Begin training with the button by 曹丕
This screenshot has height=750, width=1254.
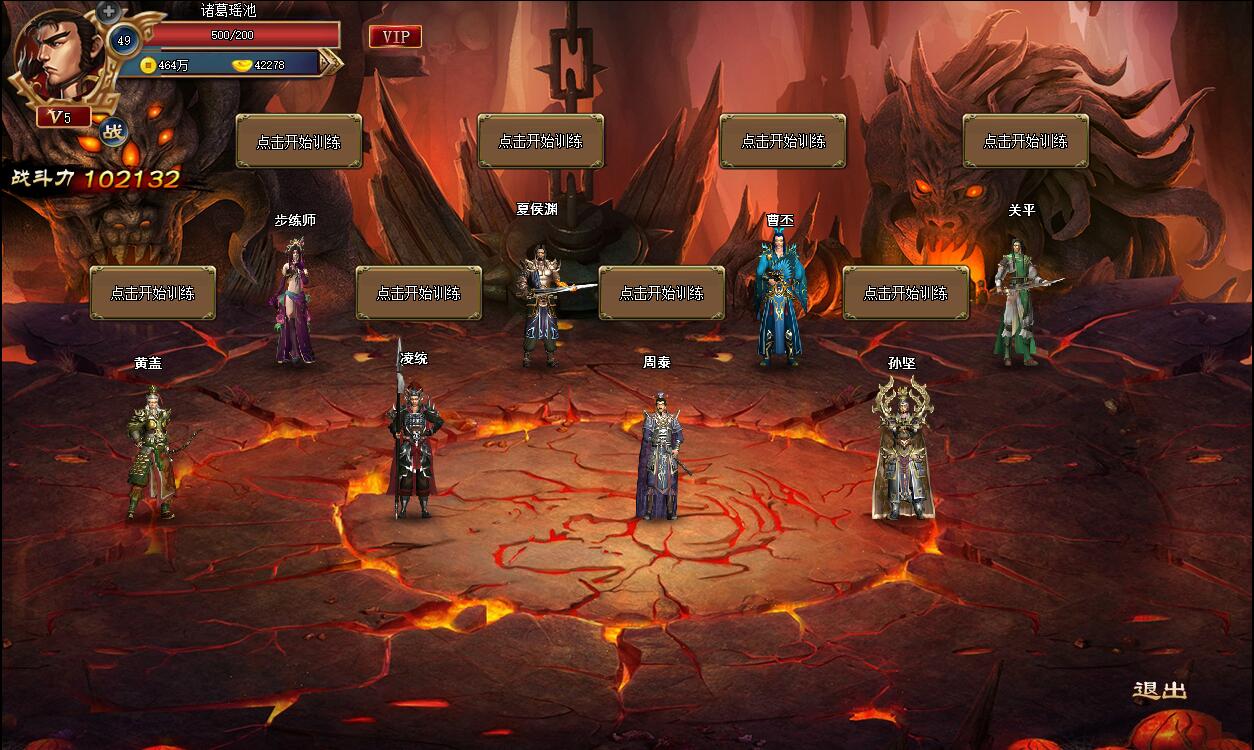783,141
